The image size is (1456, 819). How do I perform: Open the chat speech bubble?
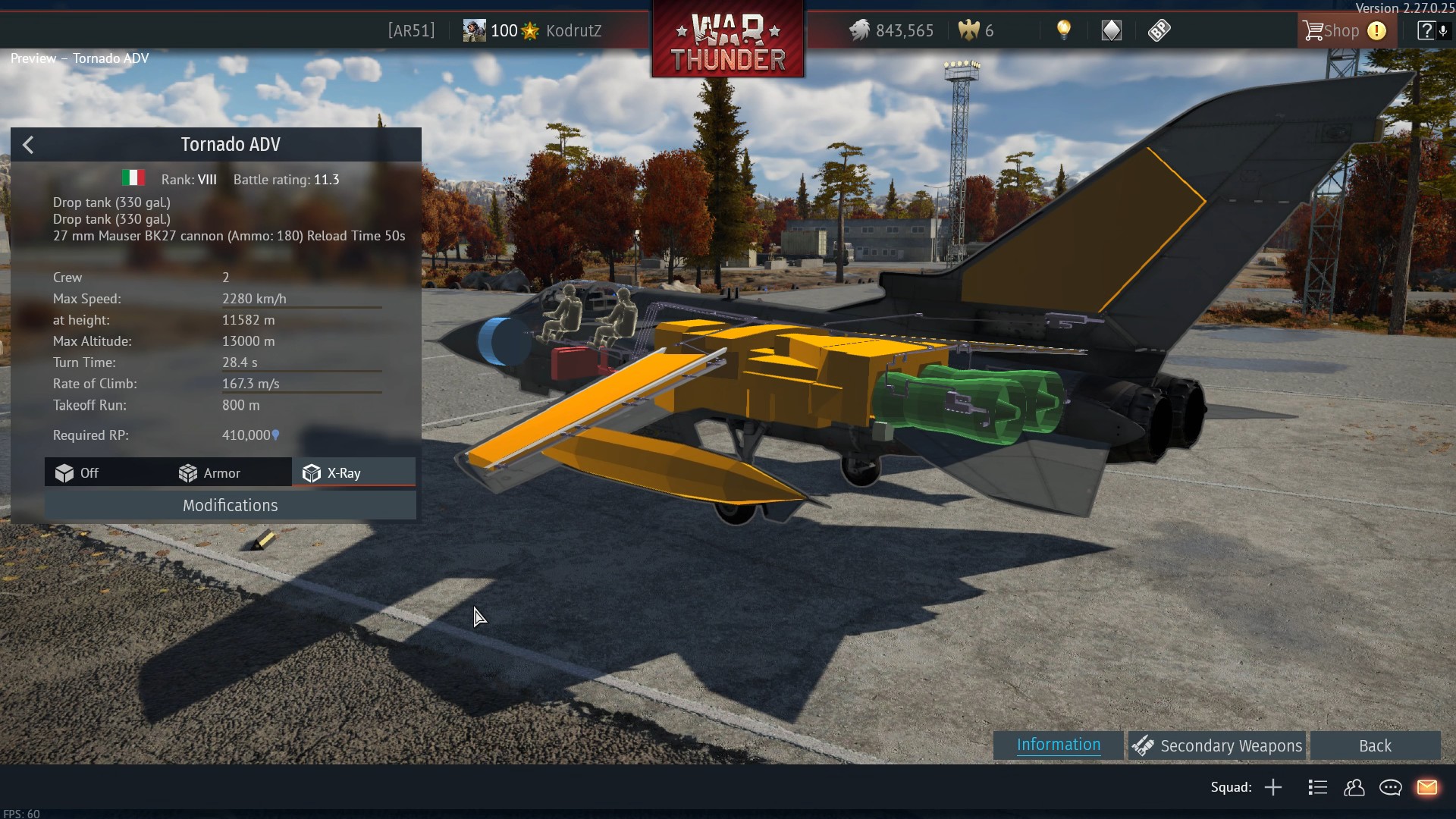[1390, 788]
